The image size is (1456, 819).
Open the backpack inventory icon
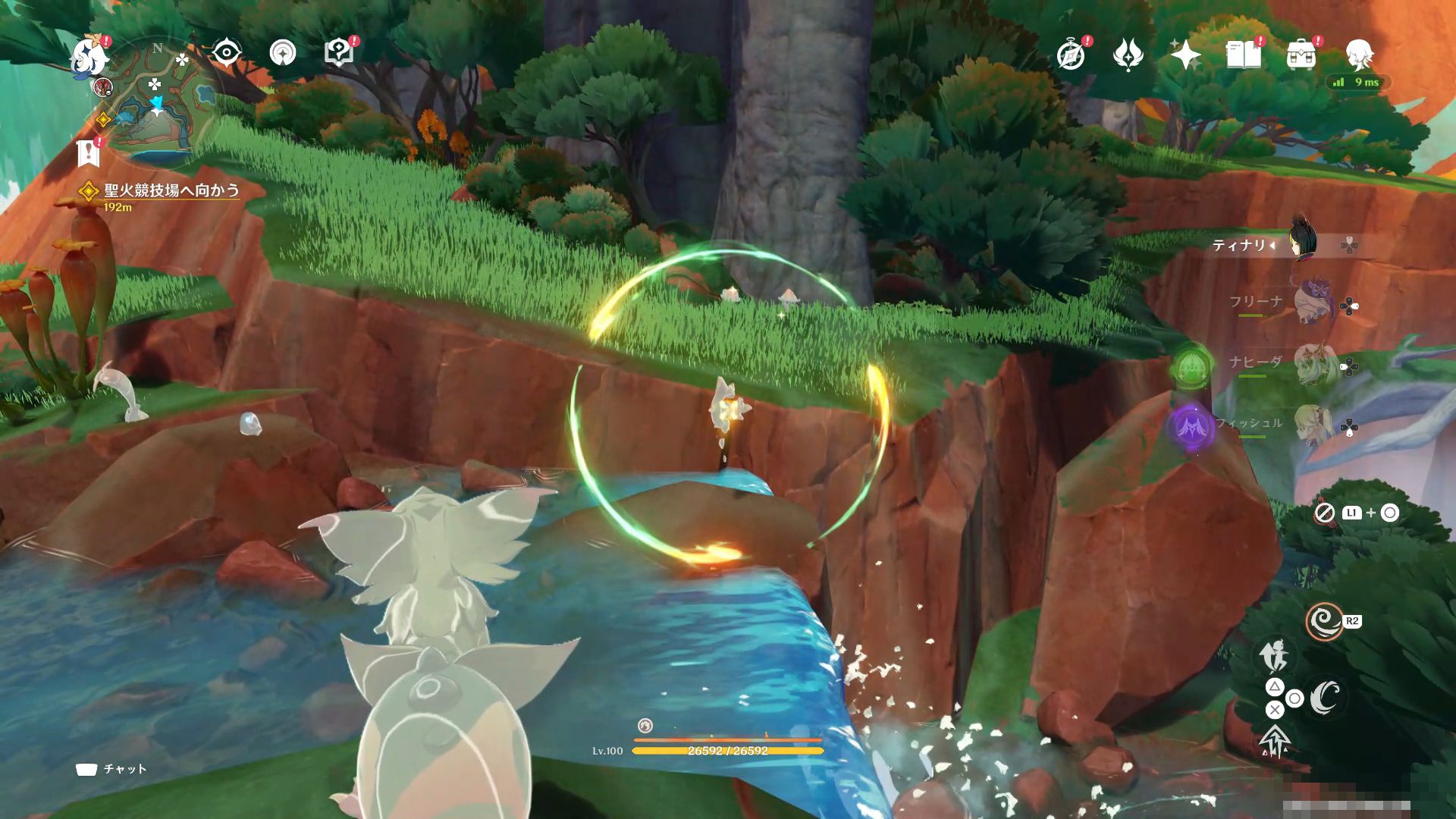[x=1301, y=55]
